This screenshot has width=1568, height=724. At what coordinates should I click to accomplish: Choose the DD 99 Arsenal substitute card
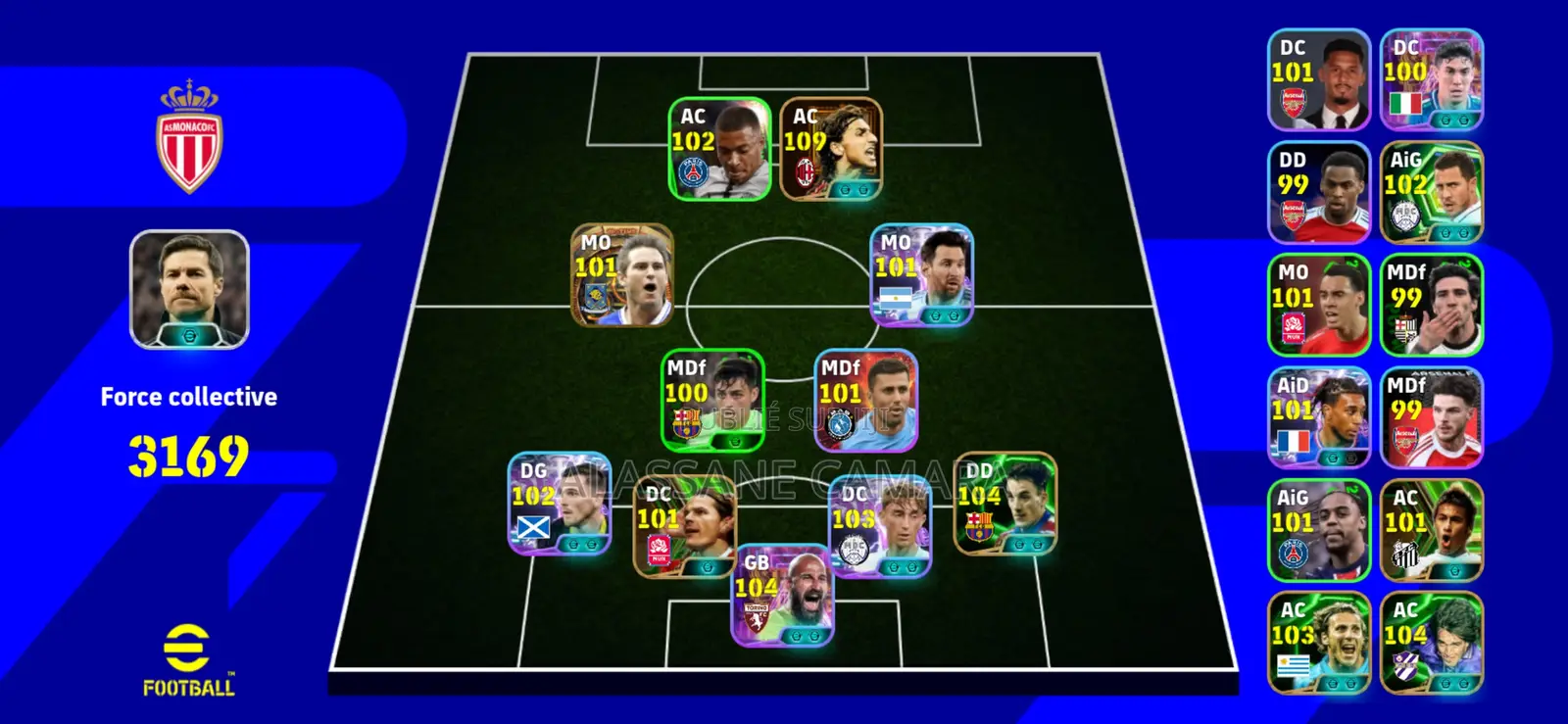pos(1318,193)
